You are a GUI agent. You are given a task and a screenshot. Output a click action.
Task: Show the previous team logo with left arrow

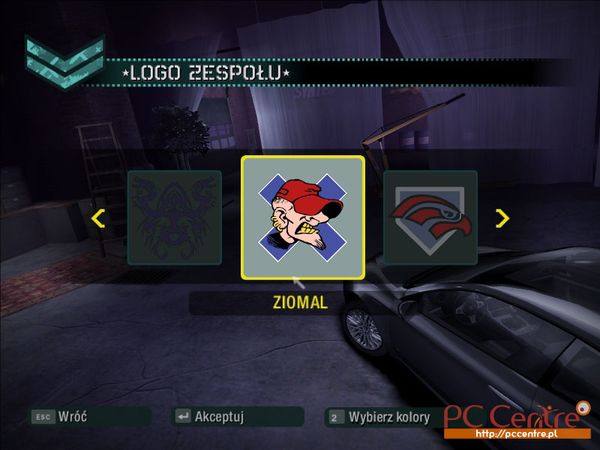(98, 218)
